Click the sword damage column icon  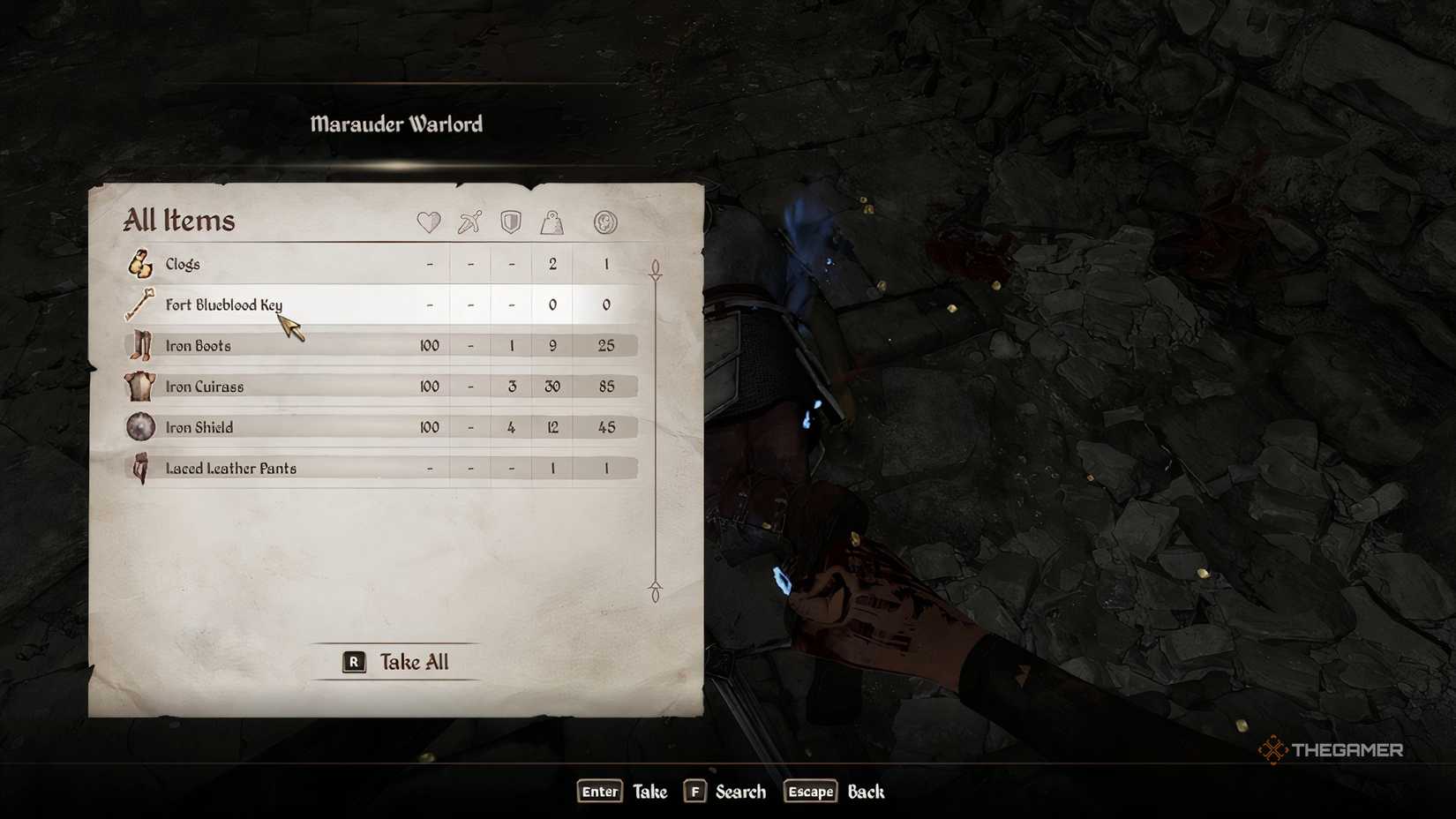[x=469, y=223]
